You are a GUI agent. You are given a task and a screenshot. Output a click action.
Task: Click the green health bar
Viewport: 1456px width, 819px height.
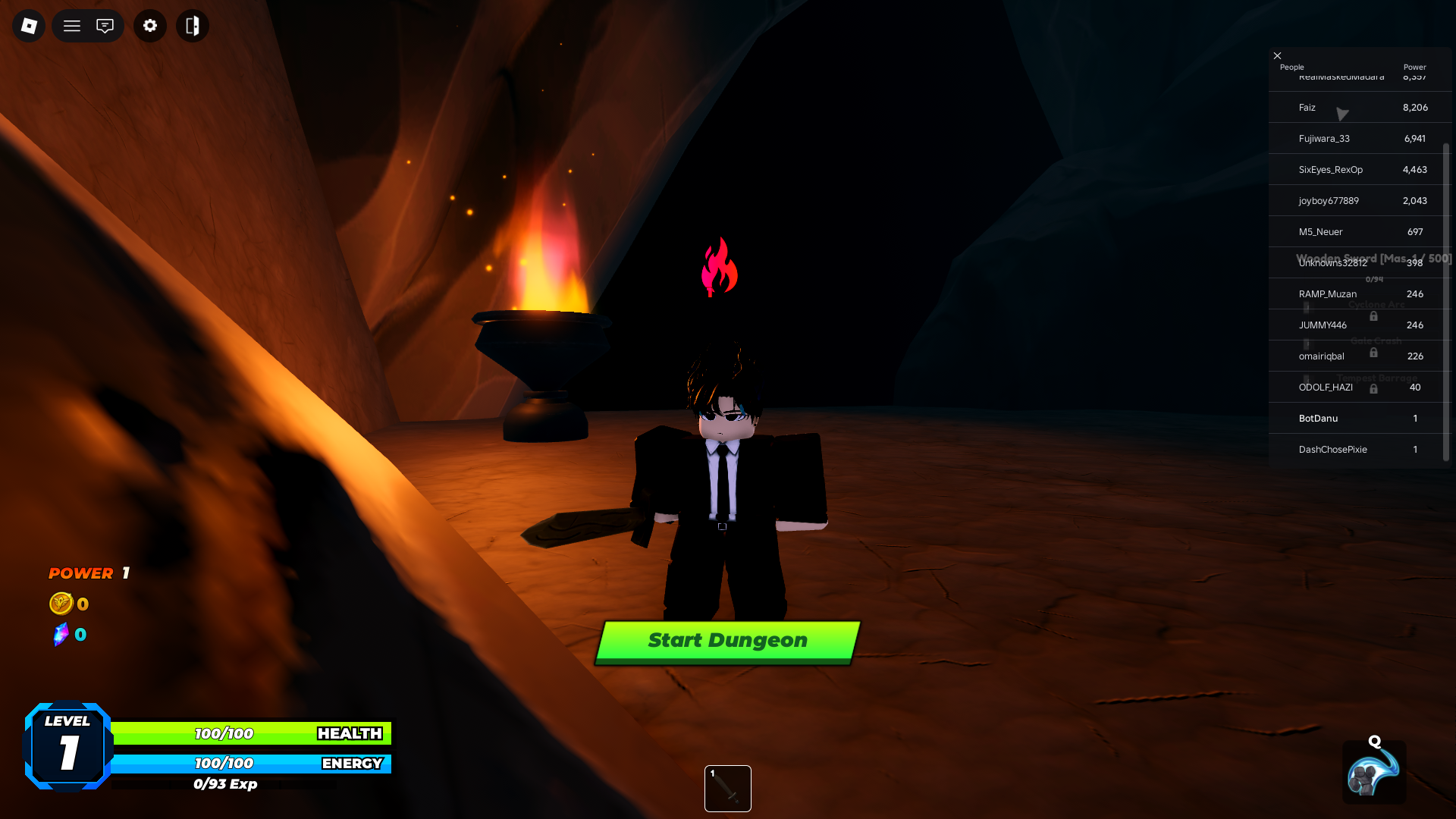pyautogui.click(x=250, y=733)
